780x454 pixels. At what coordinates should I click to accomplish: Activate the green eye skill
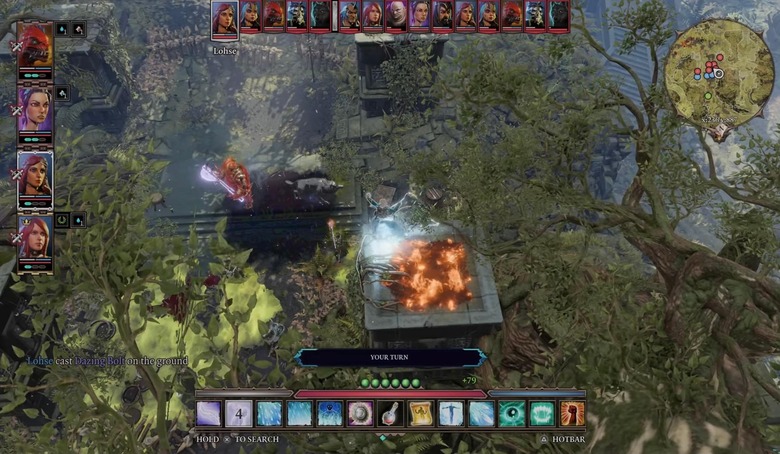tap(513, 414)
